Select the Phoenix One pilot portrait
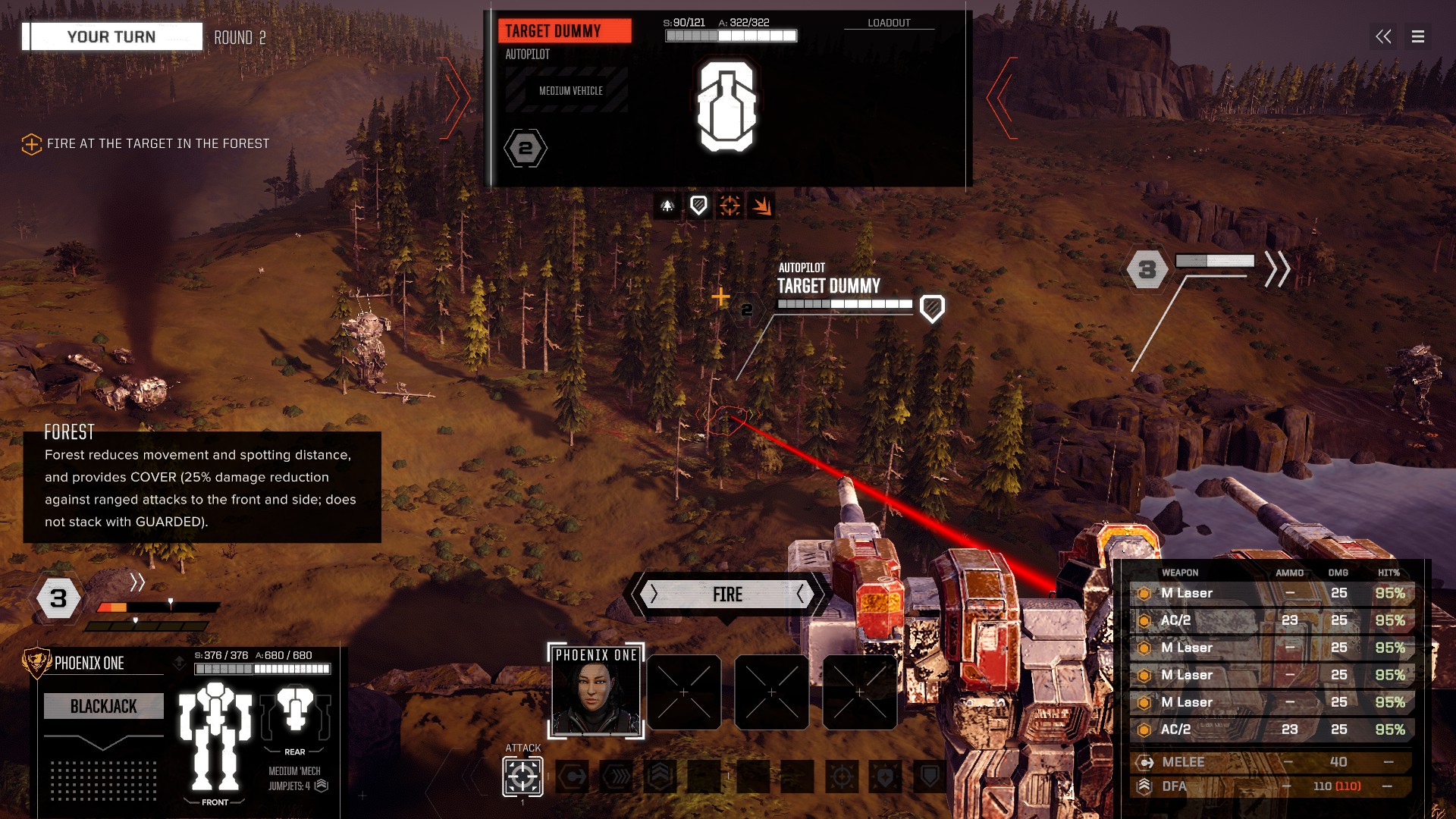The height and width of the screenshot is (819, 1456). click(x=596, y=691)
